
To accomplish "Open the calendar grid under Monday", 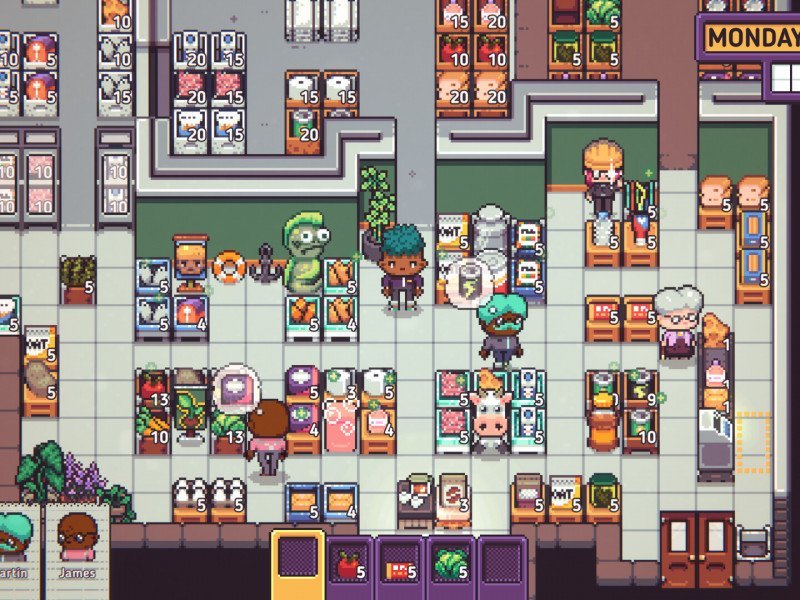I will pyautogui.click(x=781, y=76).
